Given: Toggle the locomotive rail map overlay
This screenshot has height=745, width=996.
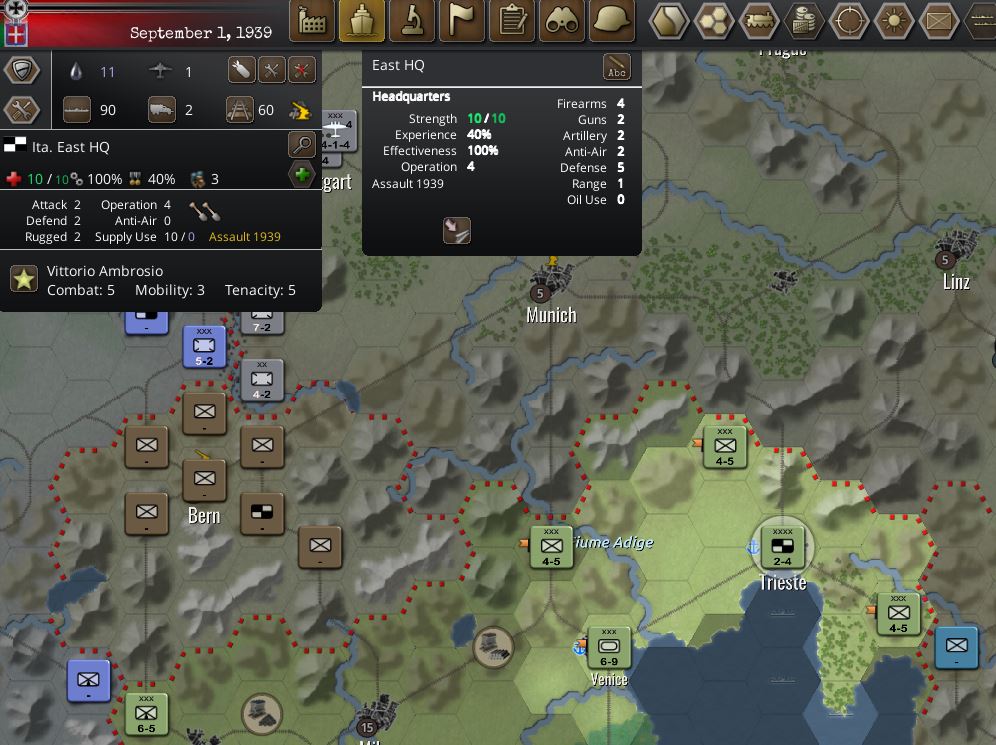Looking at the screenshot, I should click(760, 20).
